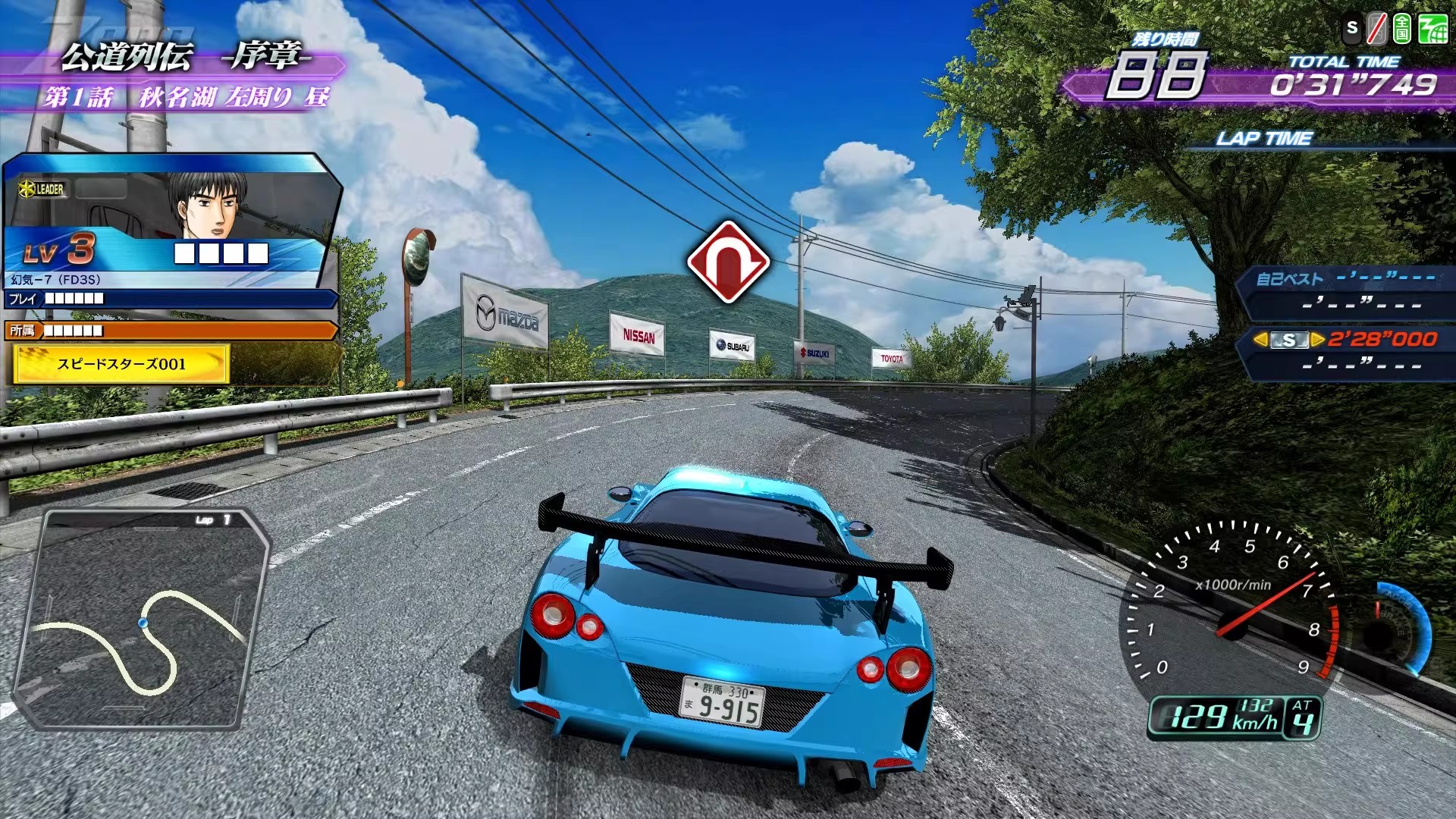This screenshot has width=1456, height=819.
Task: Click the grey icon with red slash
Action: pyautogui.click(x=1376, y=30)
